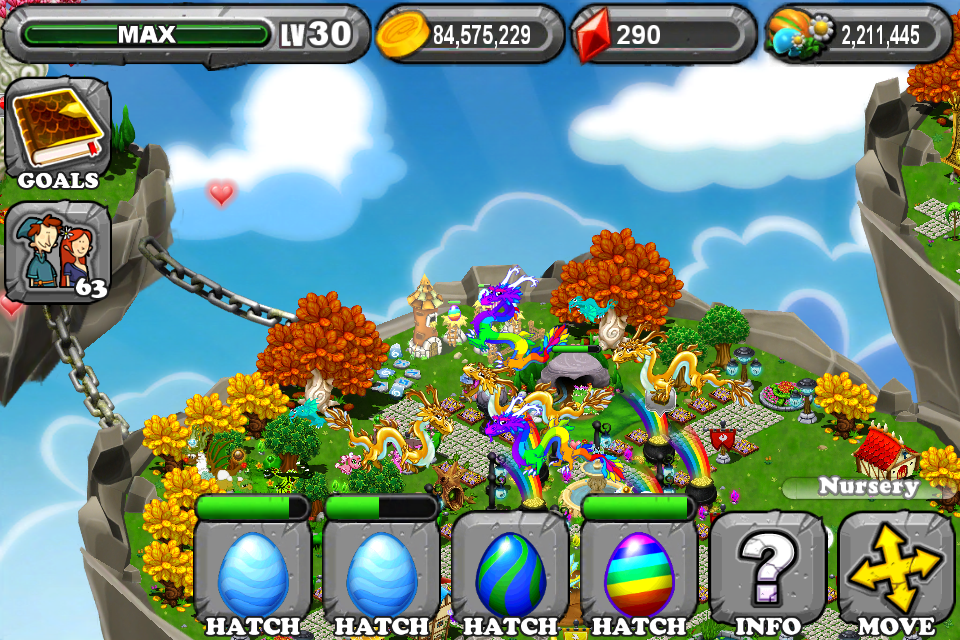This screenshot has width=960, height=640.
Task: Hatch the rainbow striped egg
Action: pyautogui.click(x=639, y=574)
